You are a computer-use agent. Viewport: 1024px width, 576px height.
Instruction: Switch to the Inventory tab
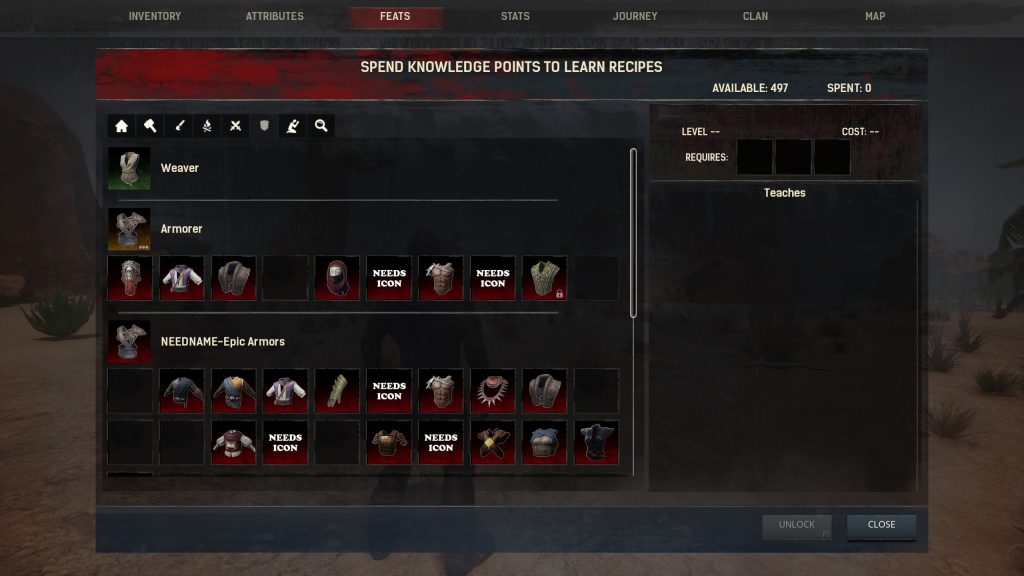pos(155,16)
